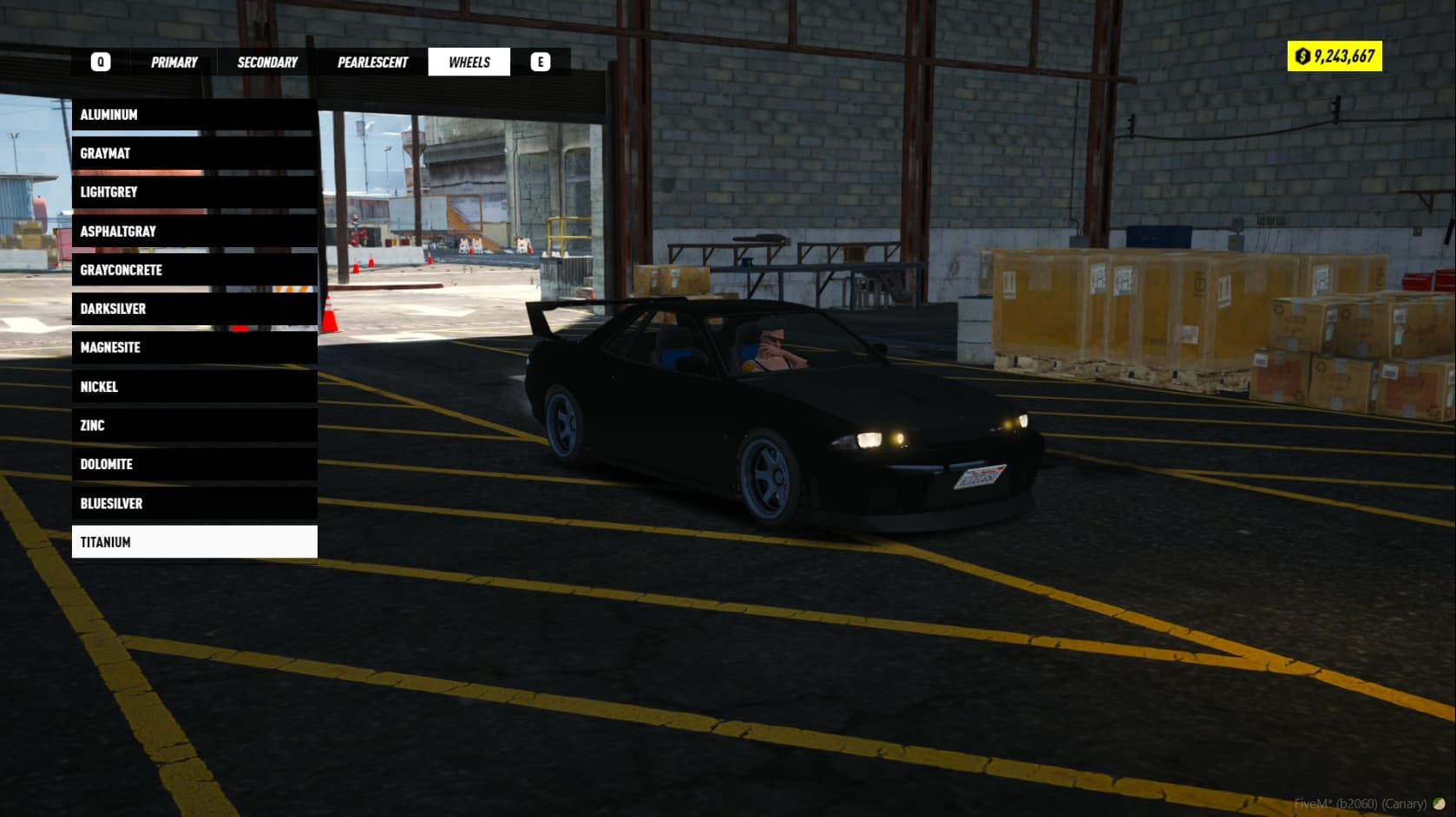Apply the ASPHALTGRAY wheel color

click(x=194, y=231)
